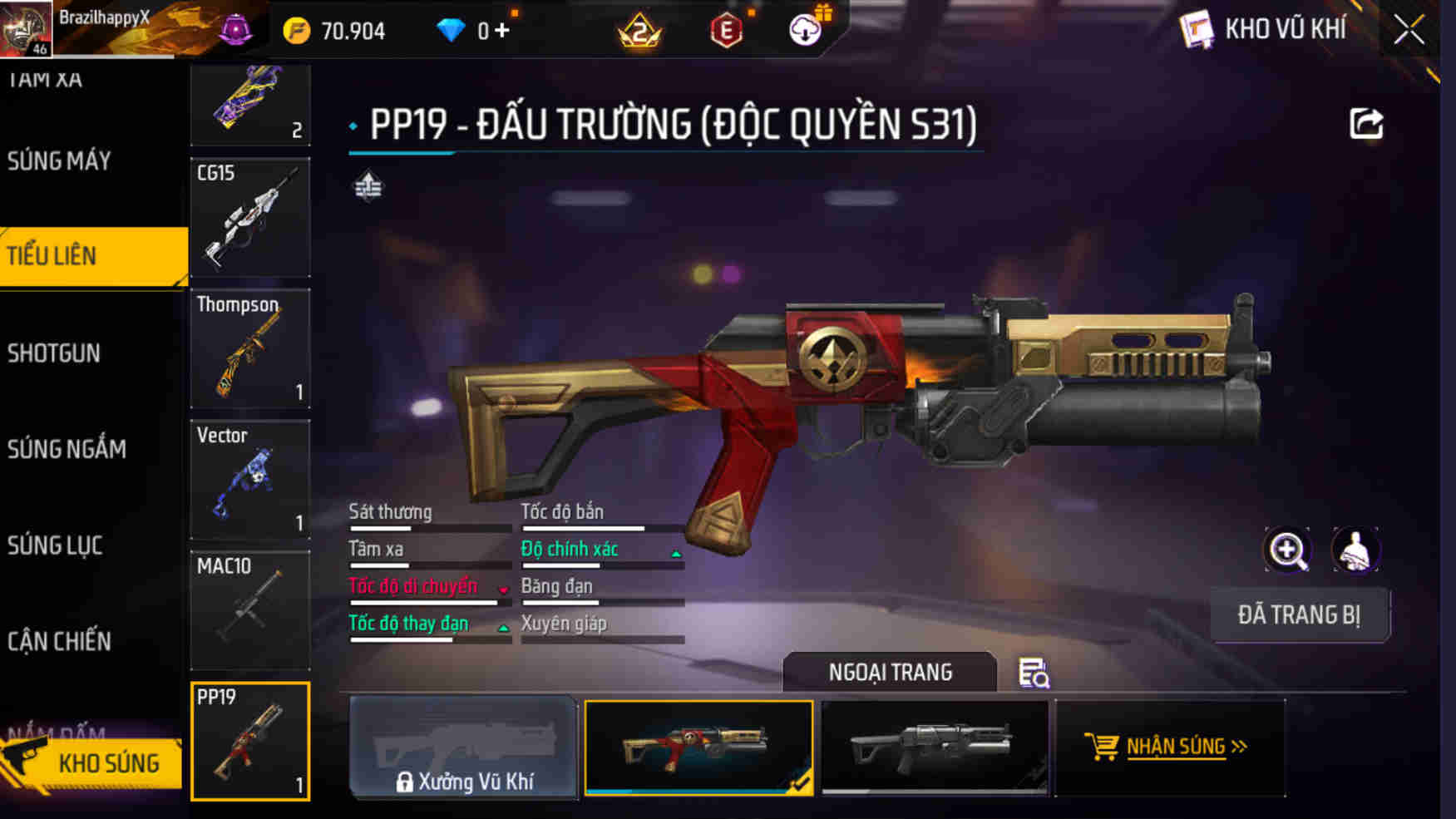
Task: Click the shopping cart icon beside NHẬN SÚNG
Action: (1103, 746)
